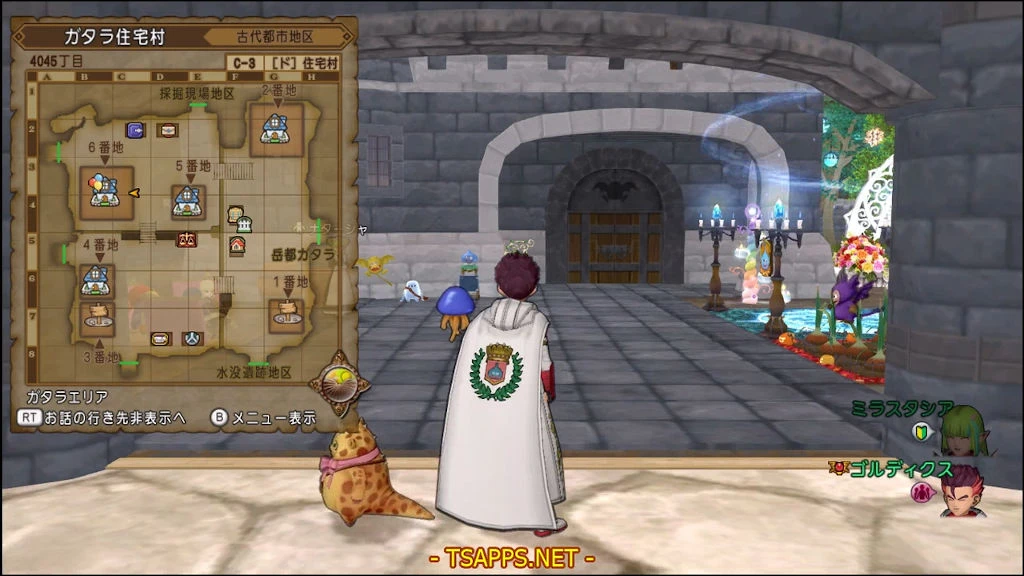1024x576 pixels.
Task: Click the ガタラ住宅村 map title
Action: (115, 37)
